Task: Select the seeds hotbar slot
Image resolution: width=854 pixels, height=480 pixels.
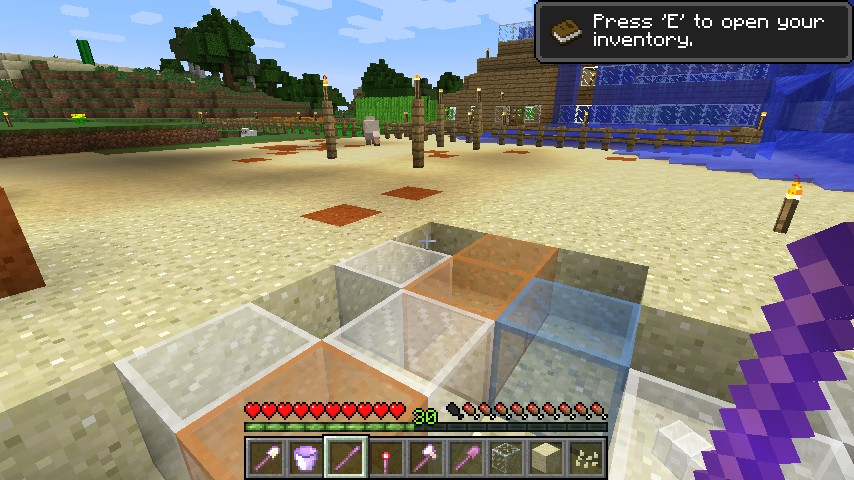Action: (x=586, y=457)
